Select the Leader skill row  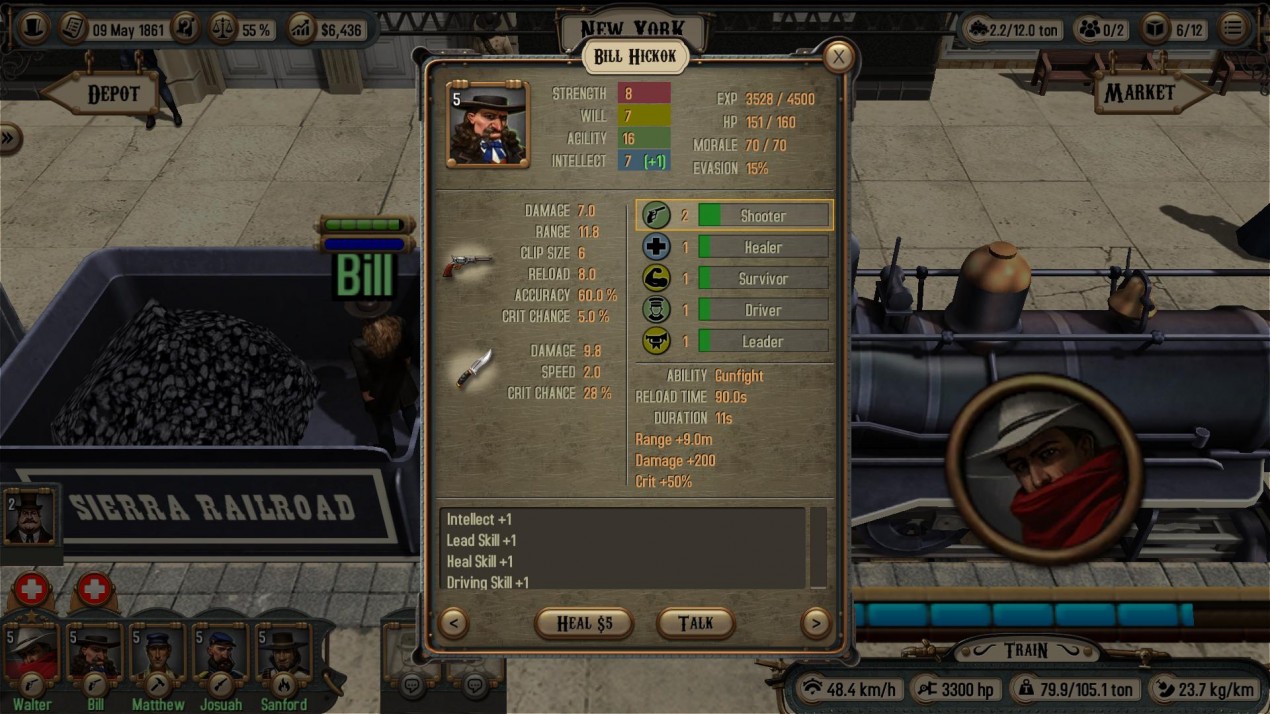click(x=762, y=342)
